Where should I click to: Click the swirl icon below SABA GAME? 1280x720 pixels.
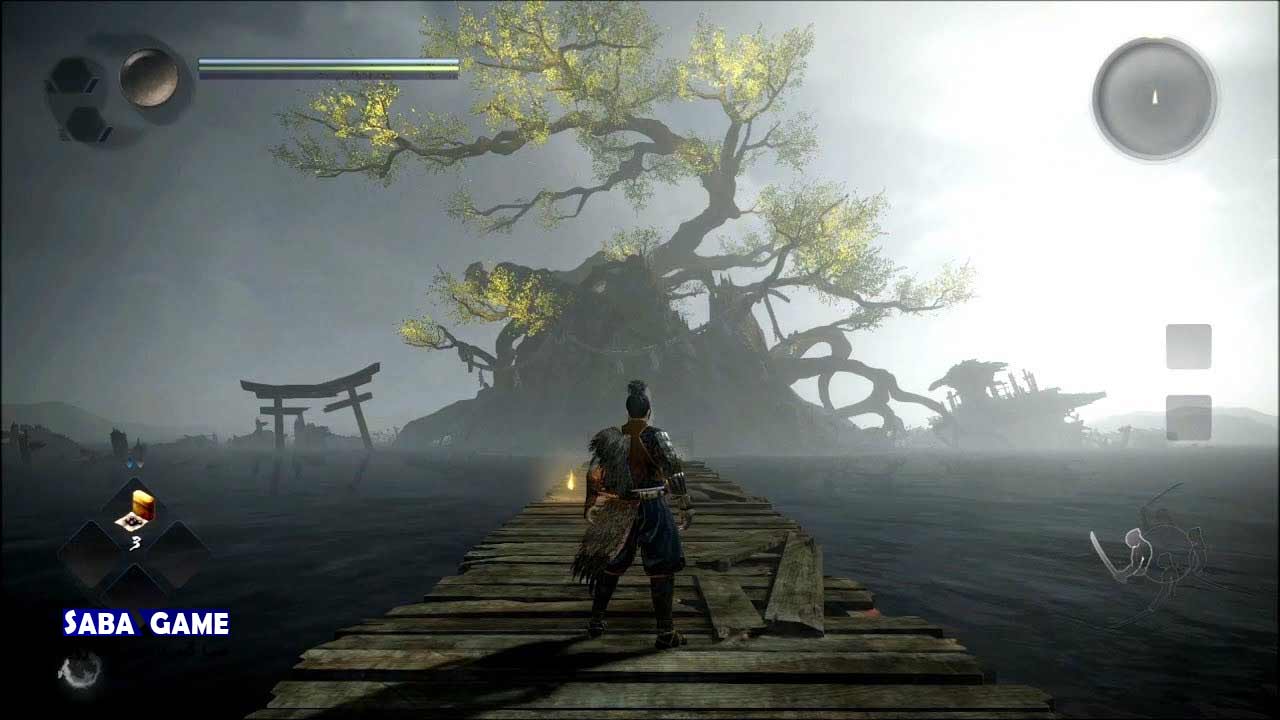[x=79, y=669]
